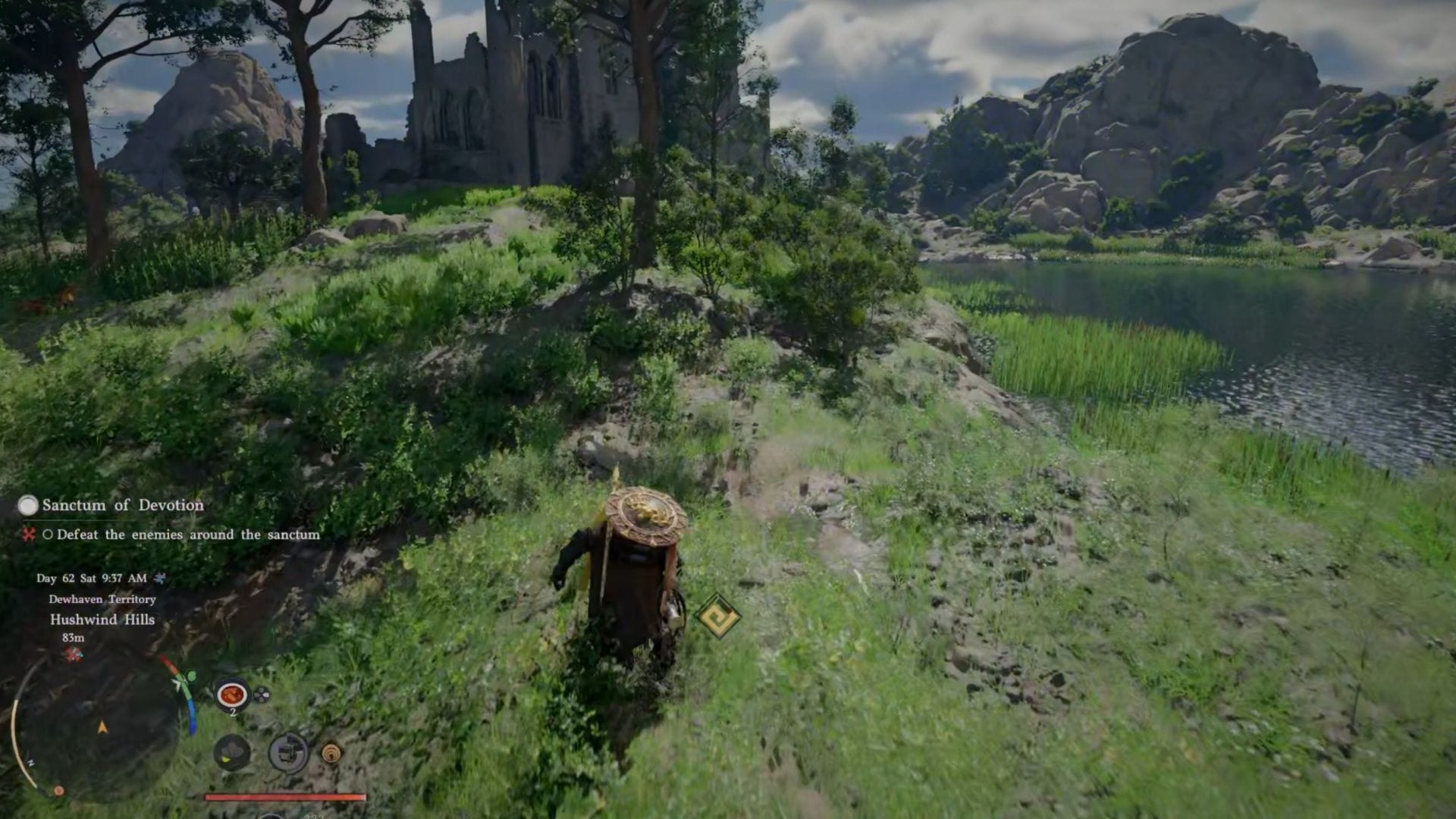
Task: Click the 83m distance indicator
Action: (74, 638)
